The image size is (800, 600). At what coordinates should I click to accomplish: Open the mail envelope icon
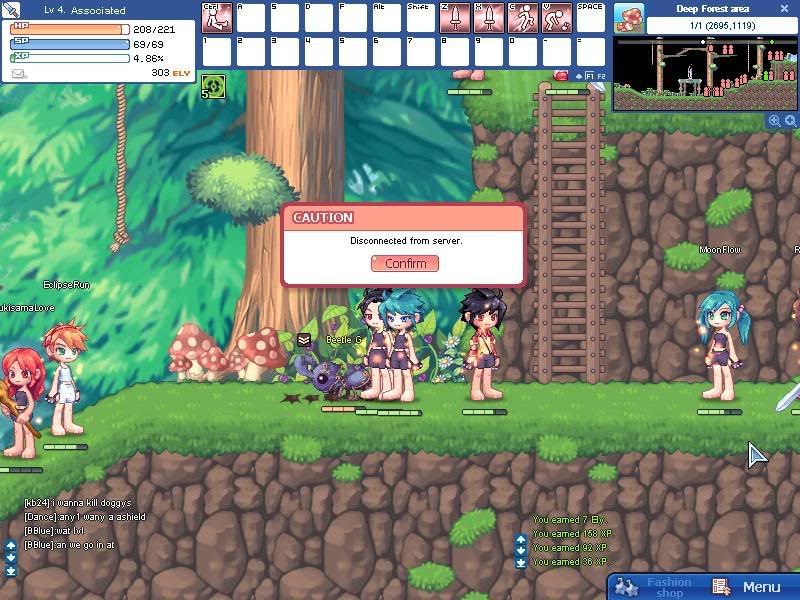click(x=18, y=73)
